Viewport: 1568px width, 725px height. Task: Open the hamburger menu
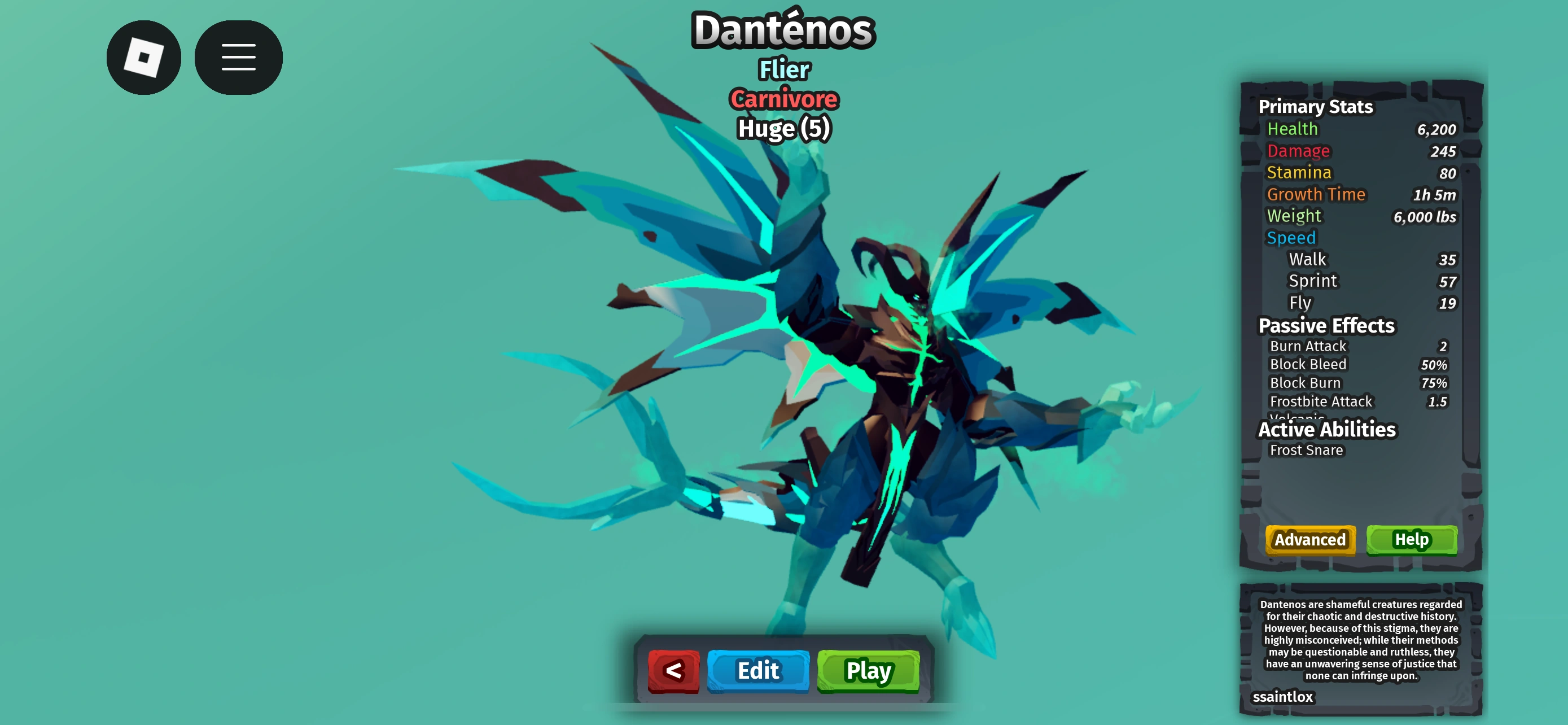click(x=238, y=56)
